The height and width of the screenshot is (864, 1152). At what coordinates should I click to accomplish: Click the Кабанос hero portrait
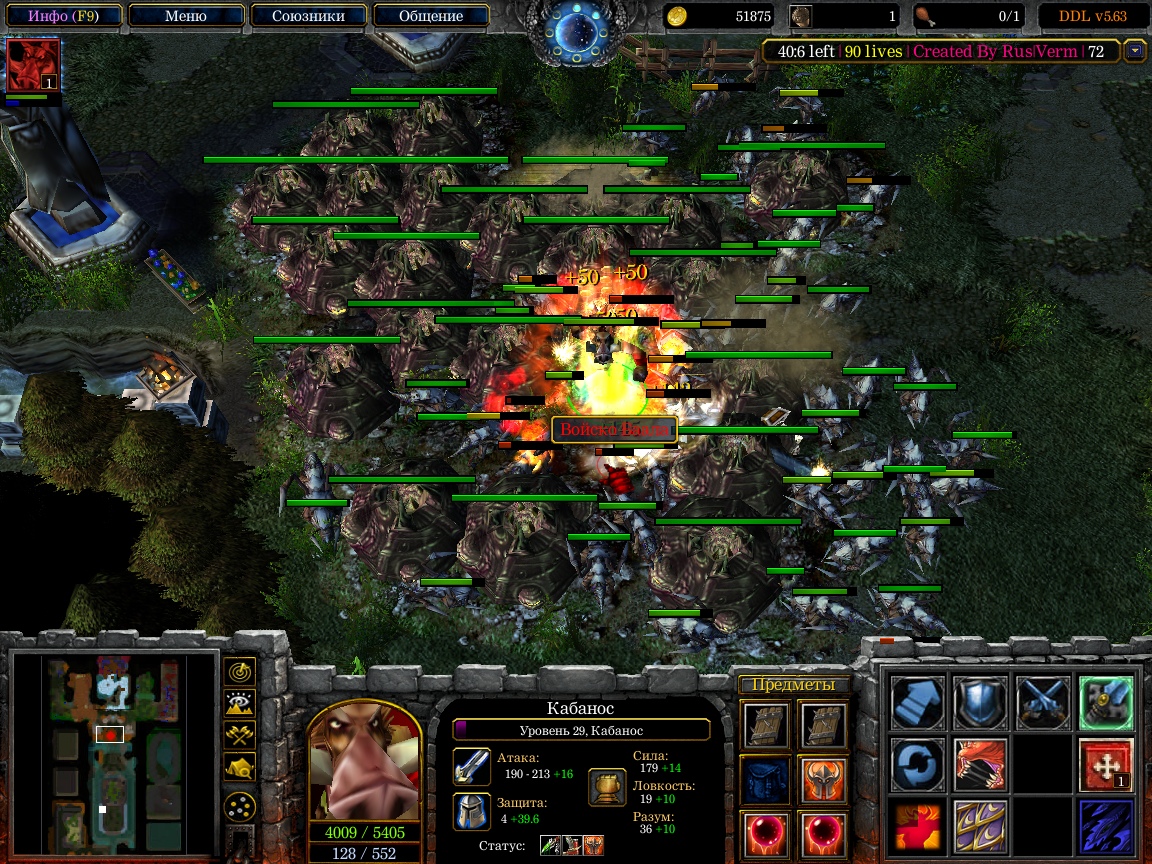pyautogui.click(x=364, y=762)
